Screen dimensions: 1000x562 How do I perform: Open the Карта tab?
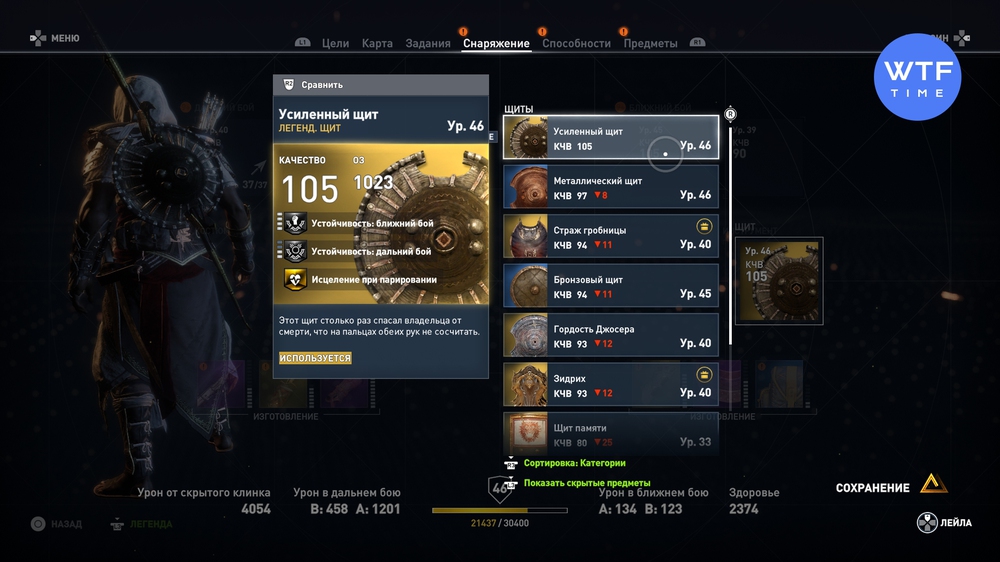(377, 43)
